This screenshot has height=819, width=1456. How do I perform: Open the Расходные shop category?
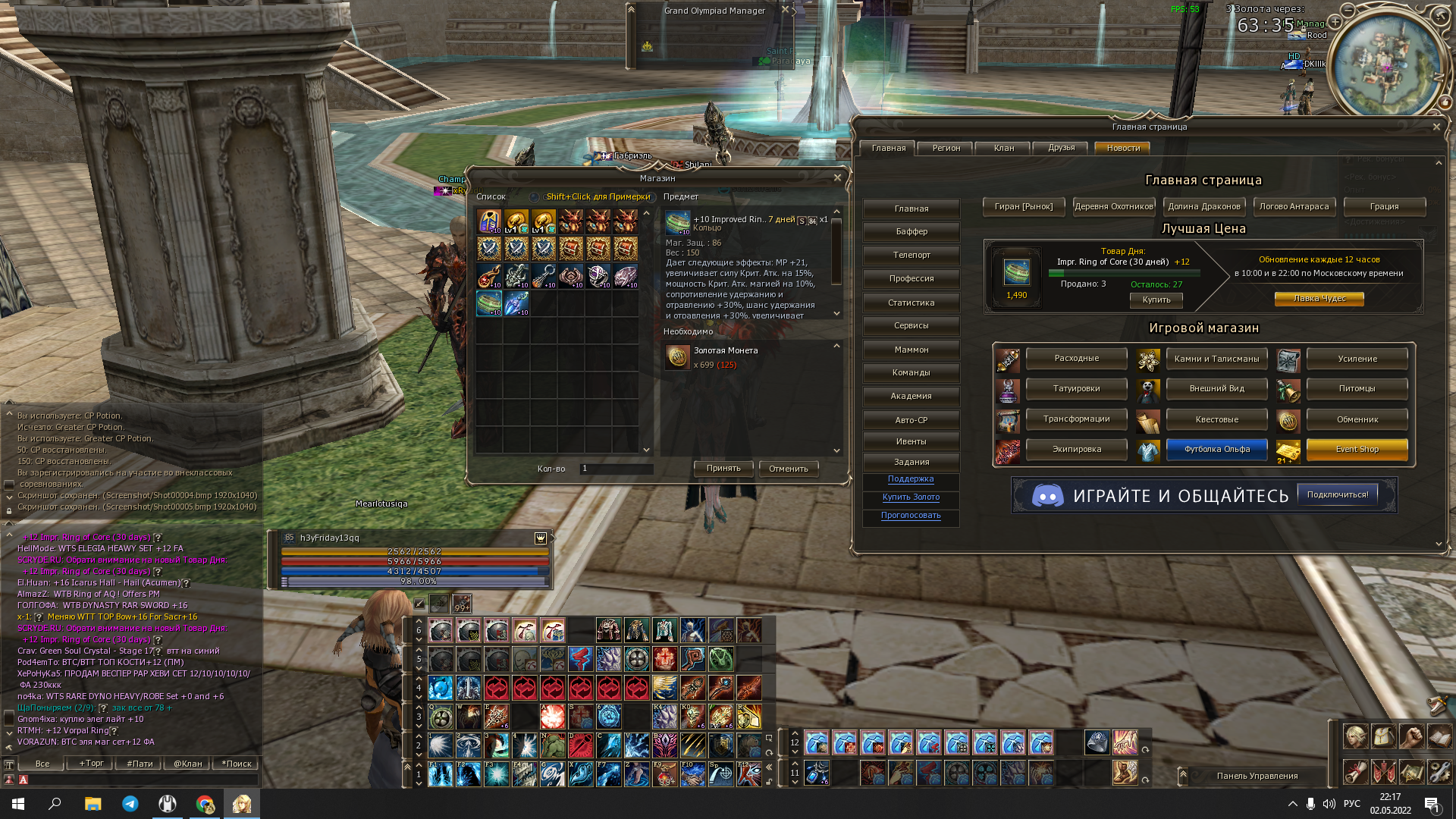[x=1076, y=358]
